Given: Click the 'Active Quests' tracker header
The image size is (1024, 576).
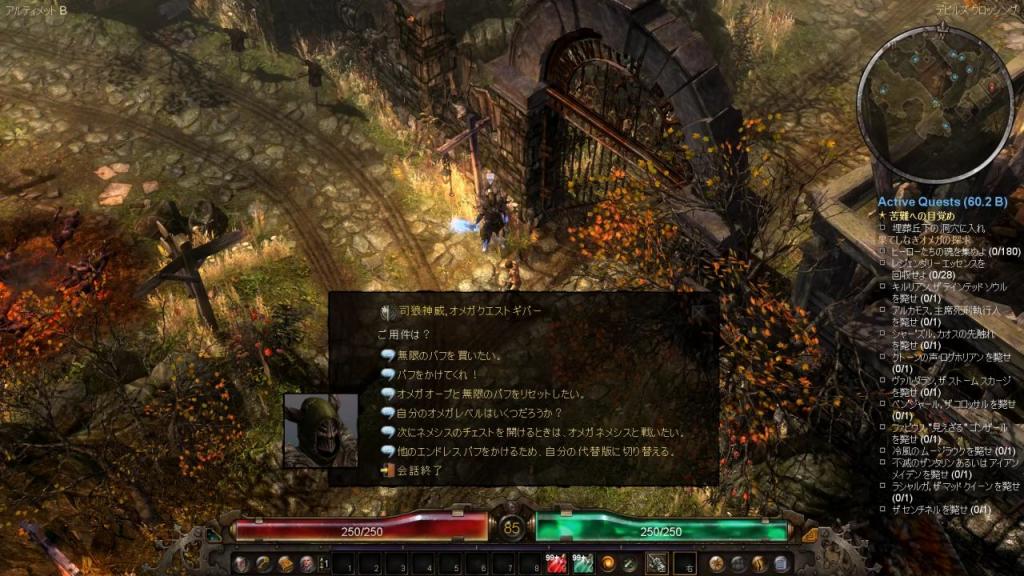Looking at the screenshot, I should tap(934, 201).
